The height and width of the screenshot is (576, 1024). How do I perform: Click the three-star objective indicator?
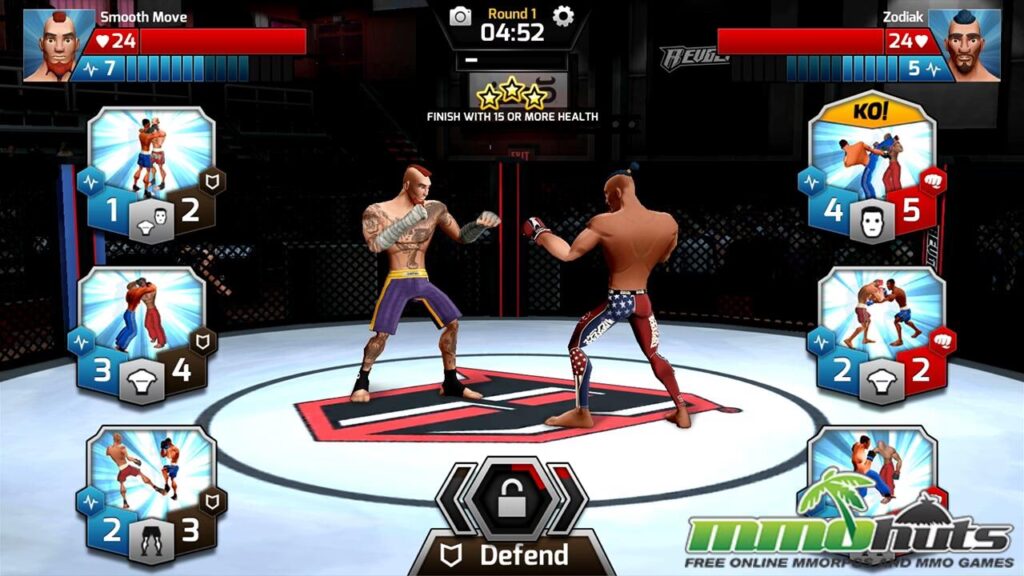pyautogui.click(x=511, y=95)
